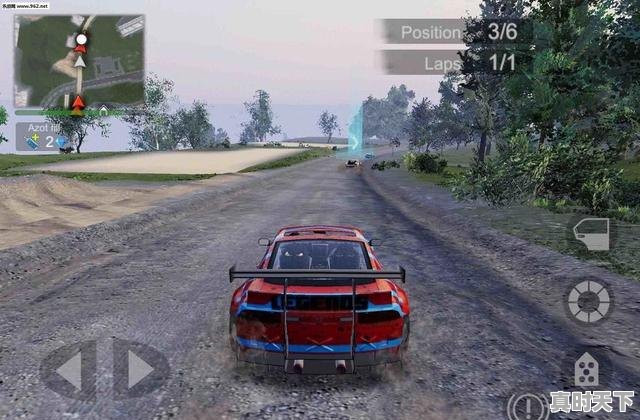Tap the wheel-shaped brake button
Screen dimensions: 640x420
(589, 301)
